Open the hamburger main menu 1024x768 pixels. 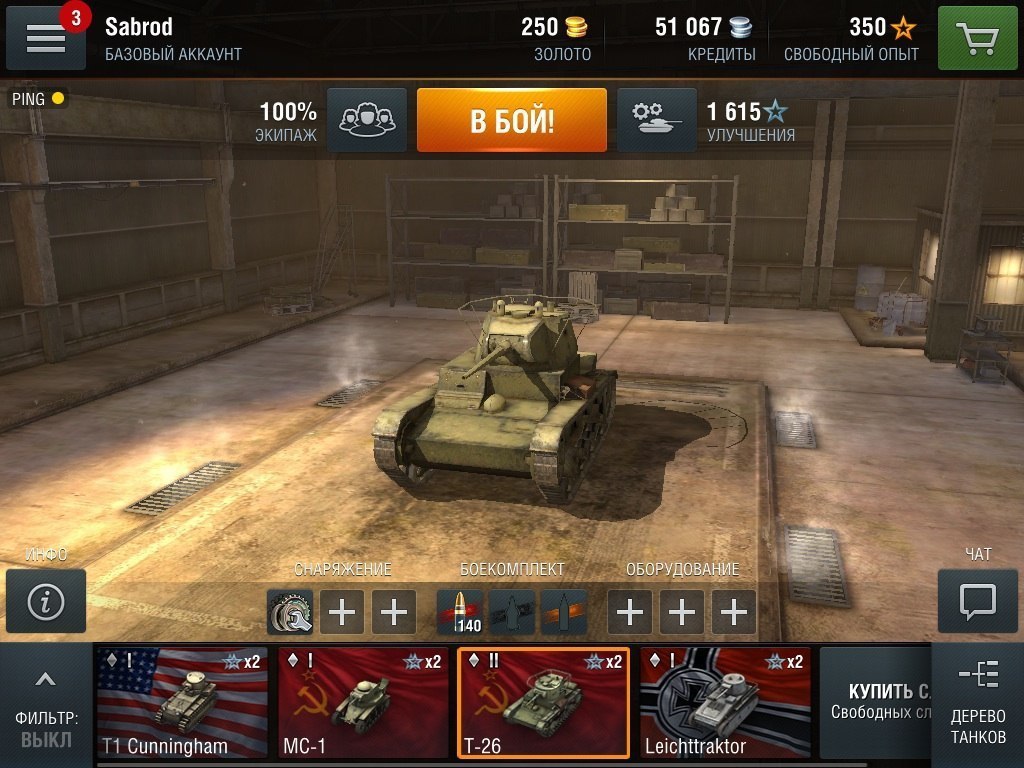pyautogui.click(x=45, y=38)
